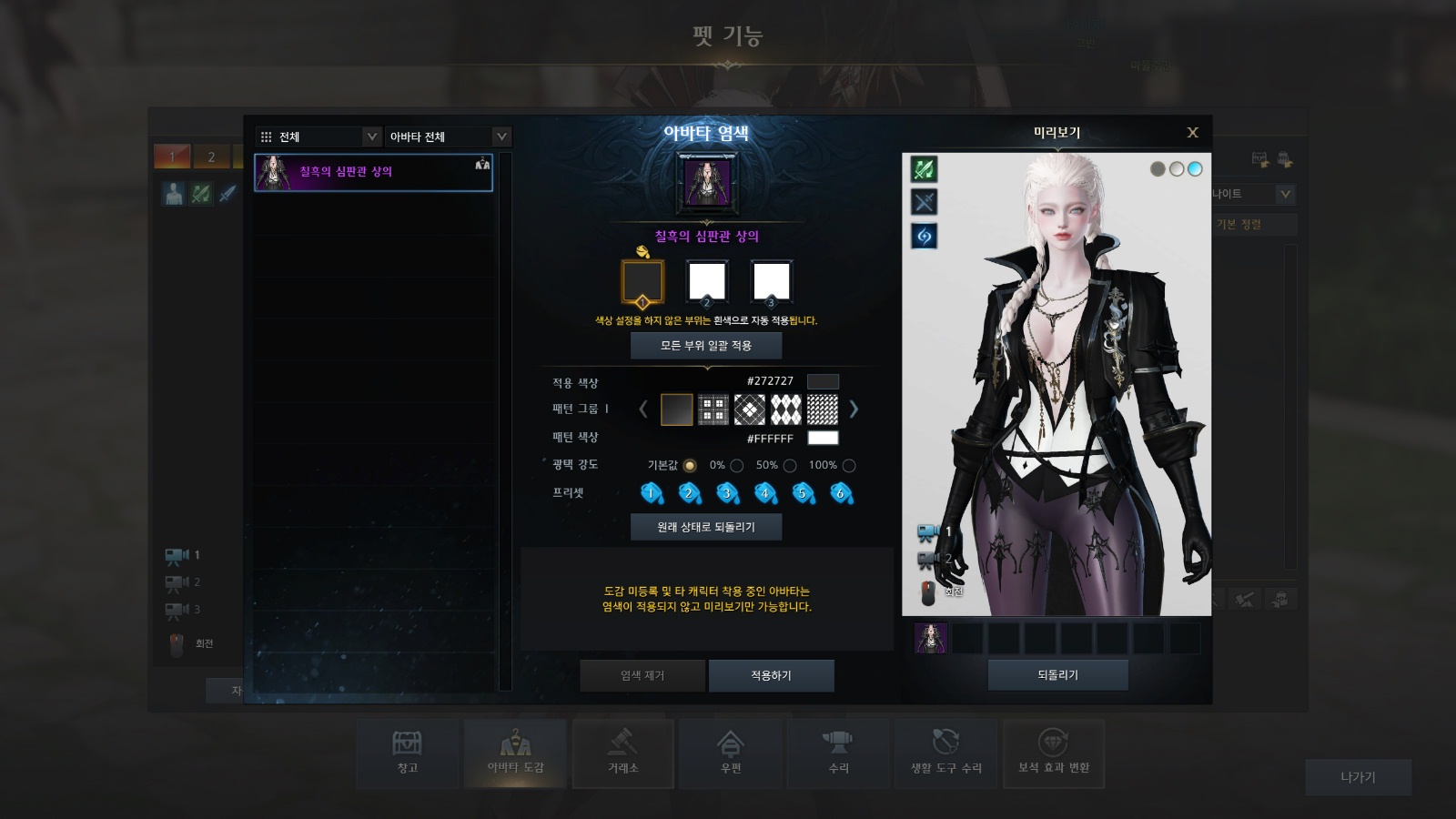Open the 아바타 전체 filter dropdown

[448, 136]
